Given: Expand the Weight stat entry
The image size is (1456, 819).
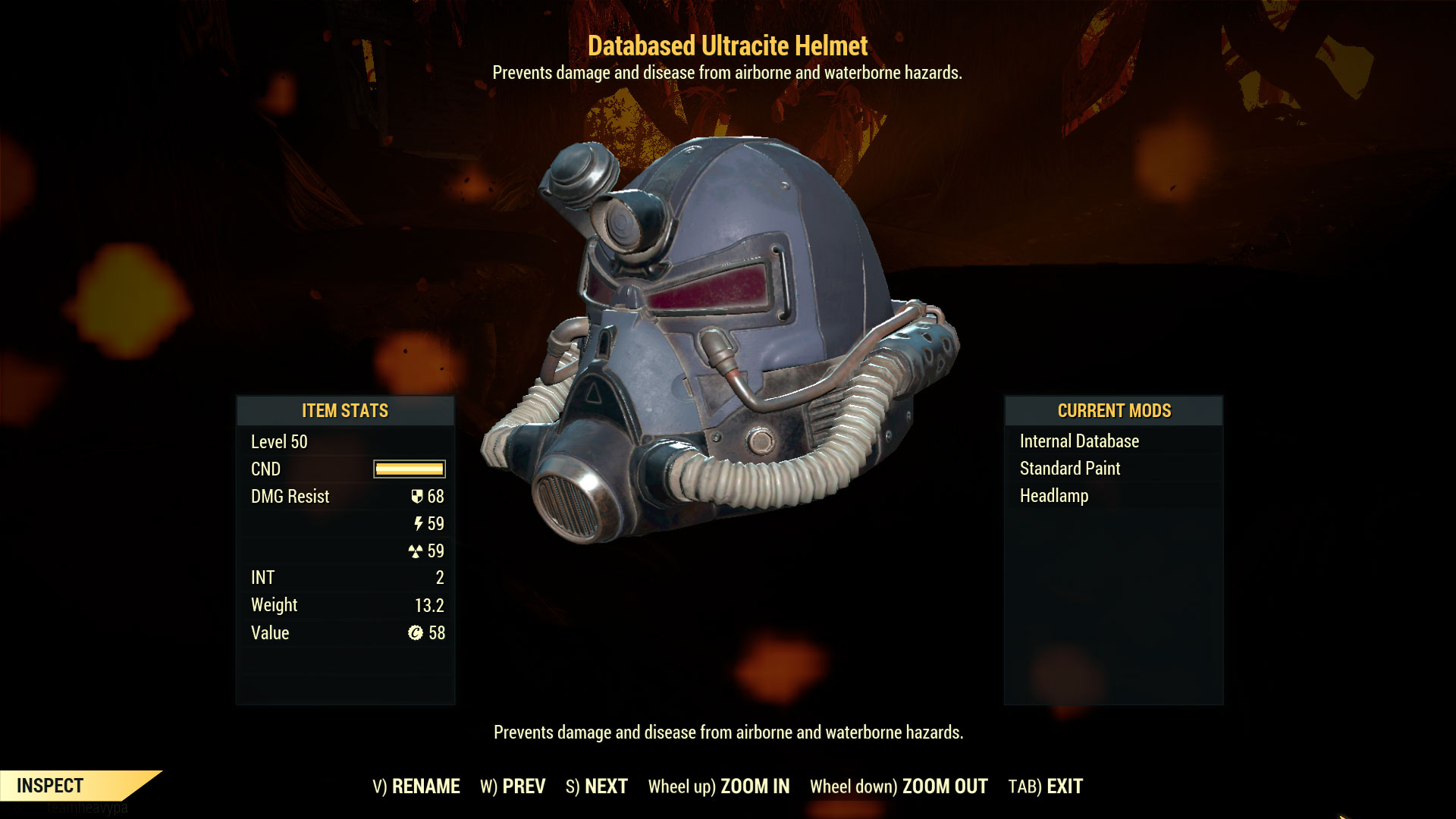Looking at the screenshot, I should [275, 605].
